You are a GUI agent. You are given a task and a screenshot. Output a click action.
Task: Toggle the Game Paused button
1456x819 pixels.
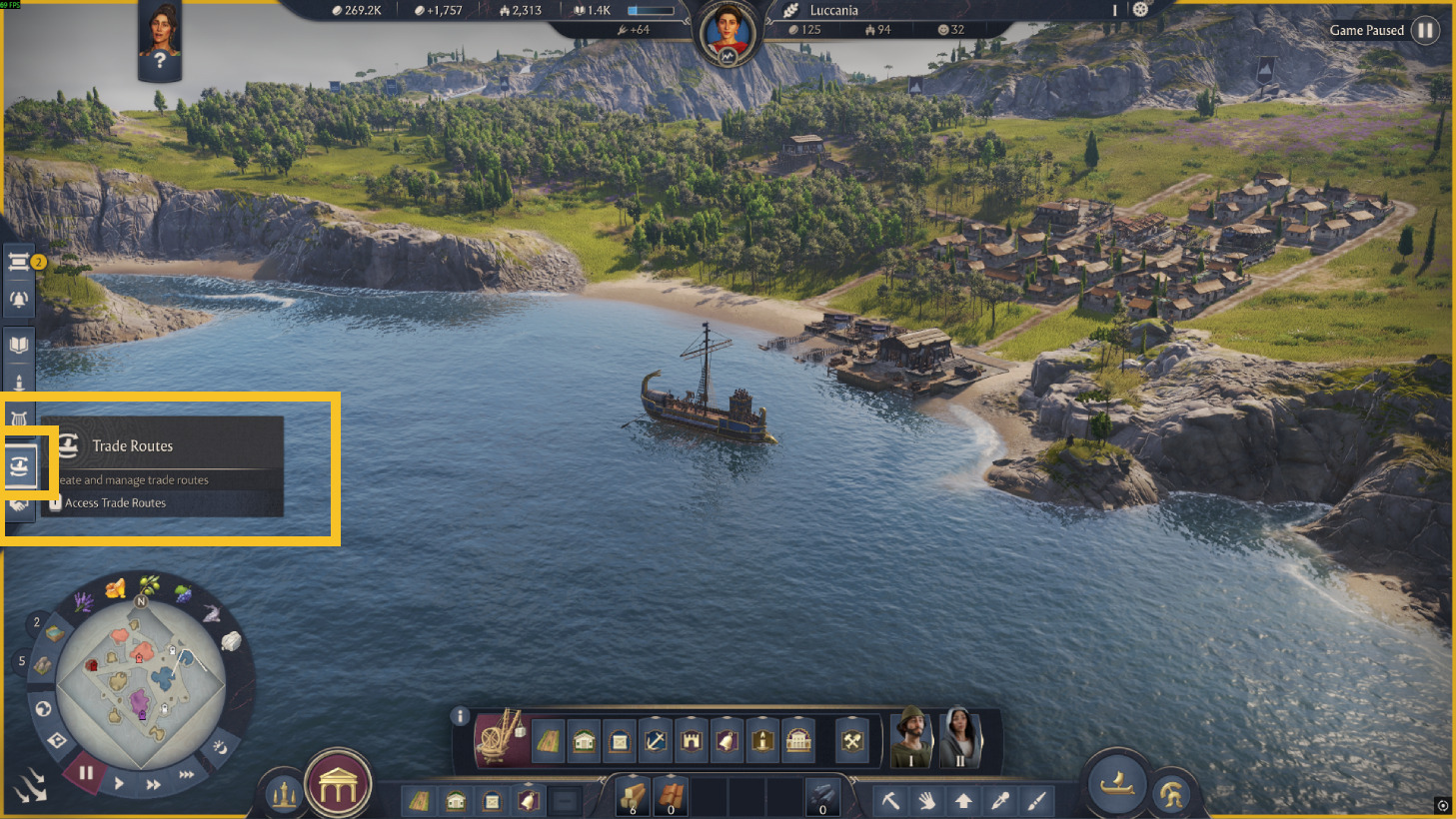click(1425, 30)
